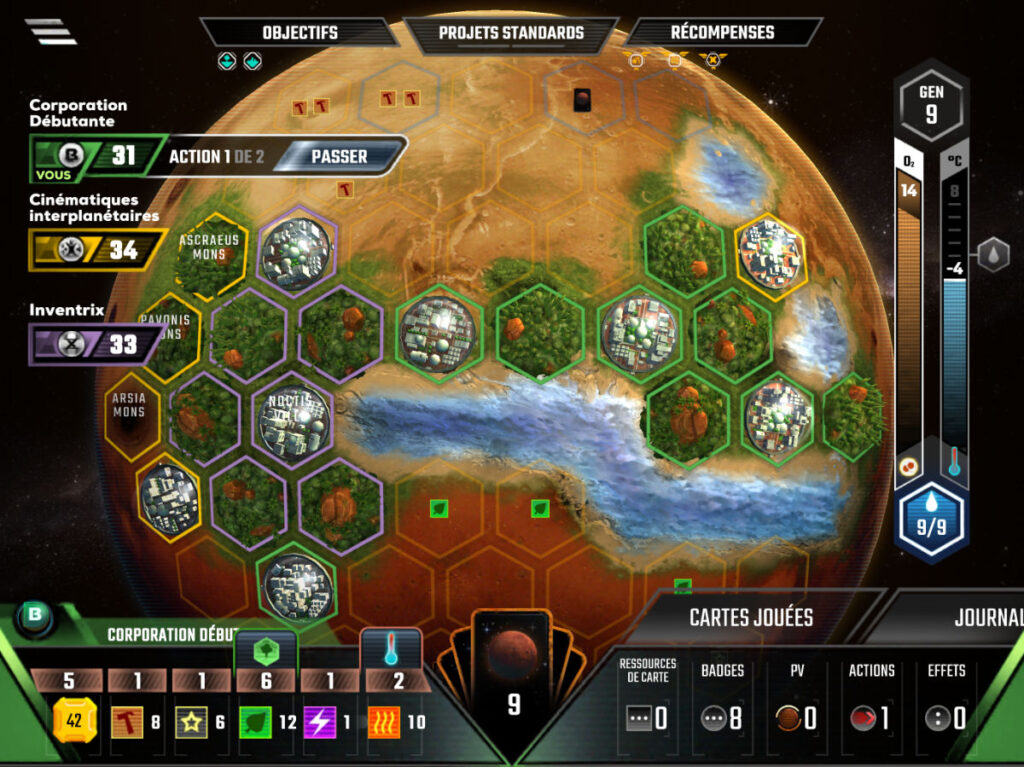Open the card hand showing 9 cards
Viewport: 1024px width, 767px height.
pos(513,680)
